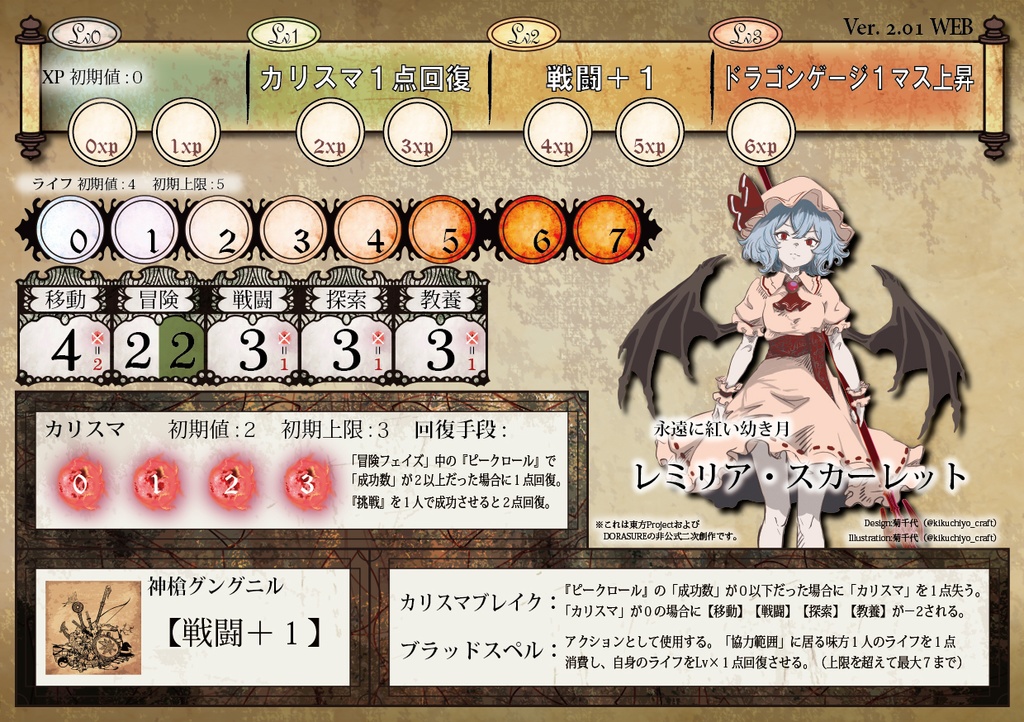Choose the 冒険 stat box
The height and width of the screenshot is (722, 1024).
[159, 336]
